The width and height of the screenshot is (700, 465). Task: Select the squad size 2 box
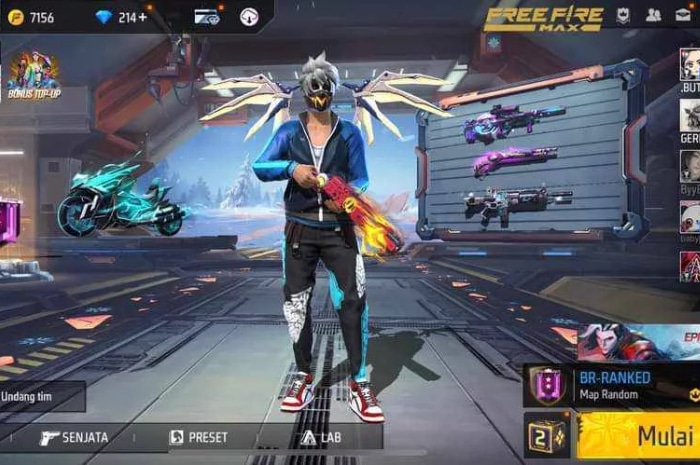tap(546, 436)
